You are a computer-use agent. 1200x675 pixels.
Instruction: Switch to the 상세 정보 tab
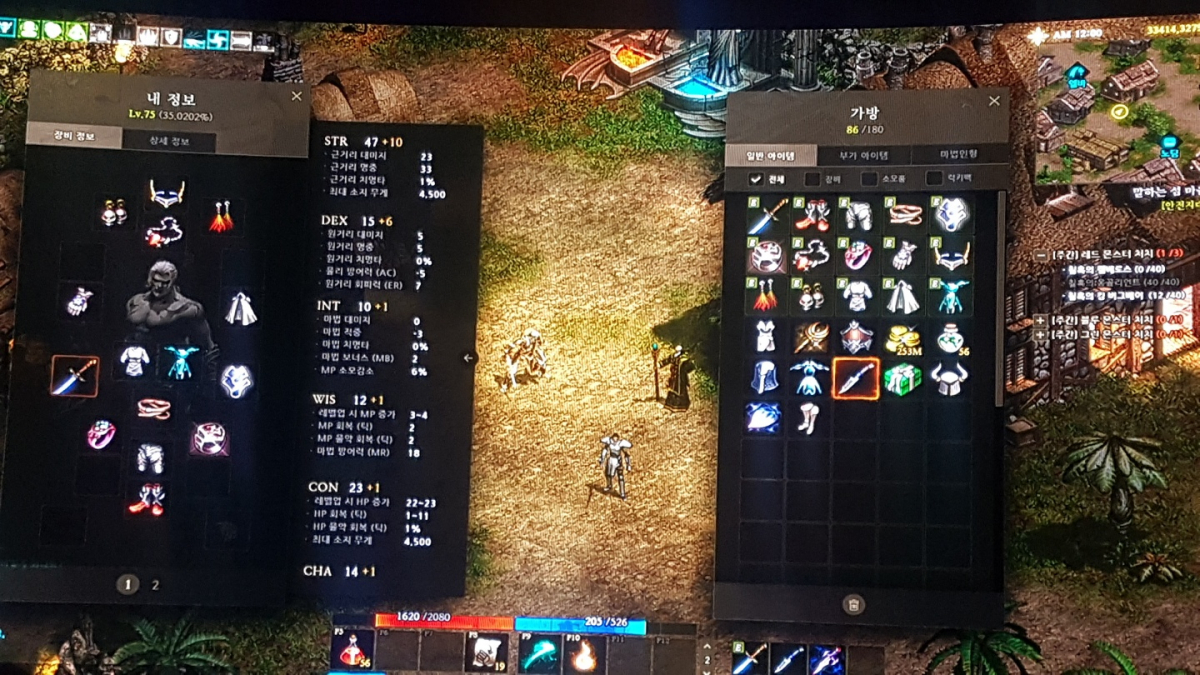pos(168,141)
